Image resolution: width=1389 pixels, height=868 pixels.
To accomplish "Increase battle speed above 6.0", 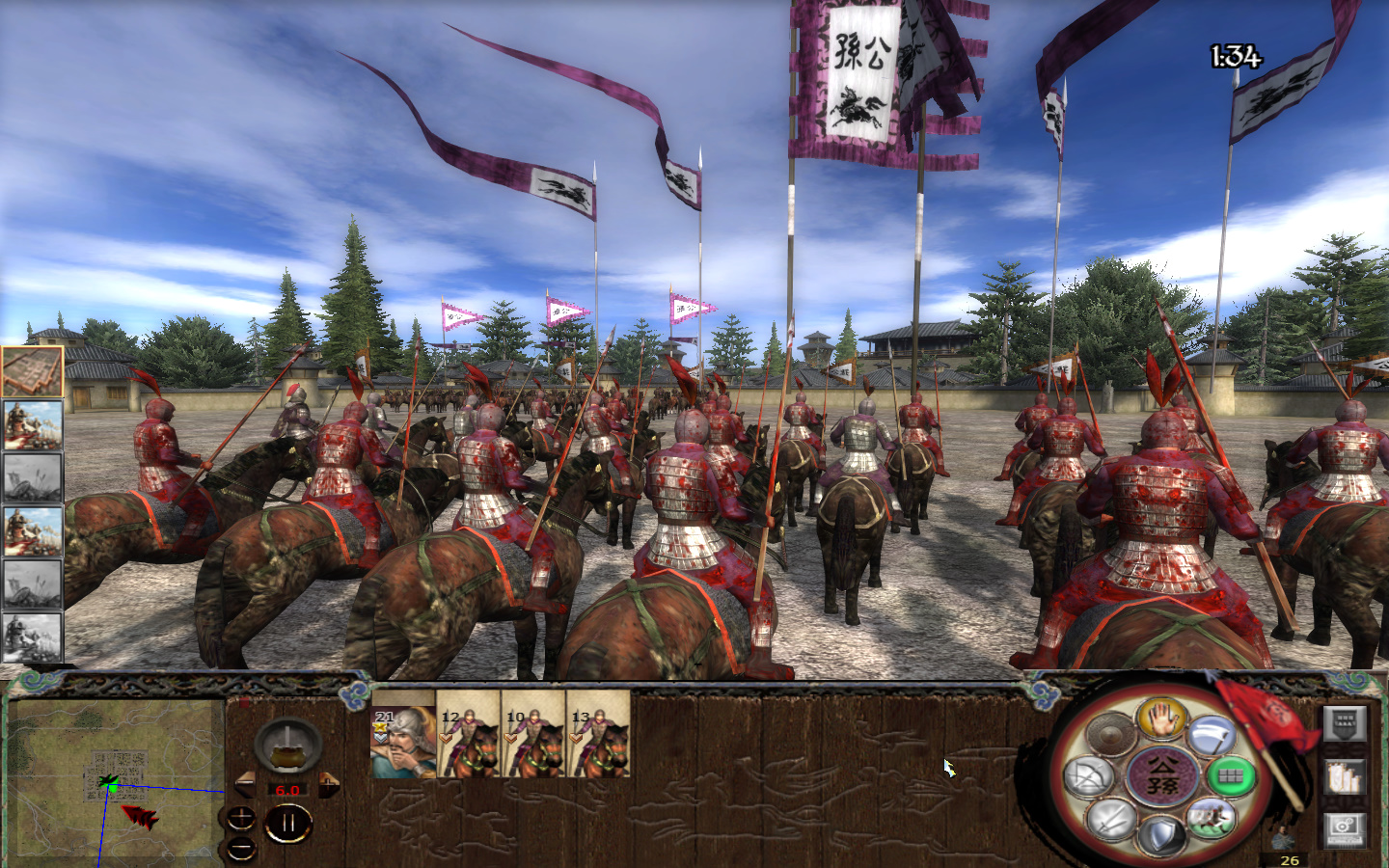I will pyautogui.click(x=329, y=782).
